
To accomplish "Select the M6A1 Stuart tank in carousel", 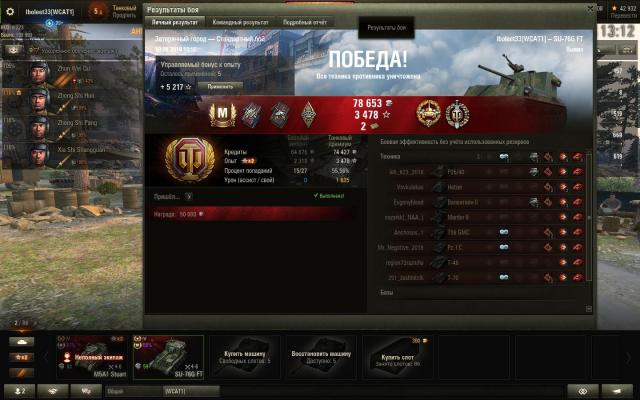I will pyautogui.click(x=95, y=357).
